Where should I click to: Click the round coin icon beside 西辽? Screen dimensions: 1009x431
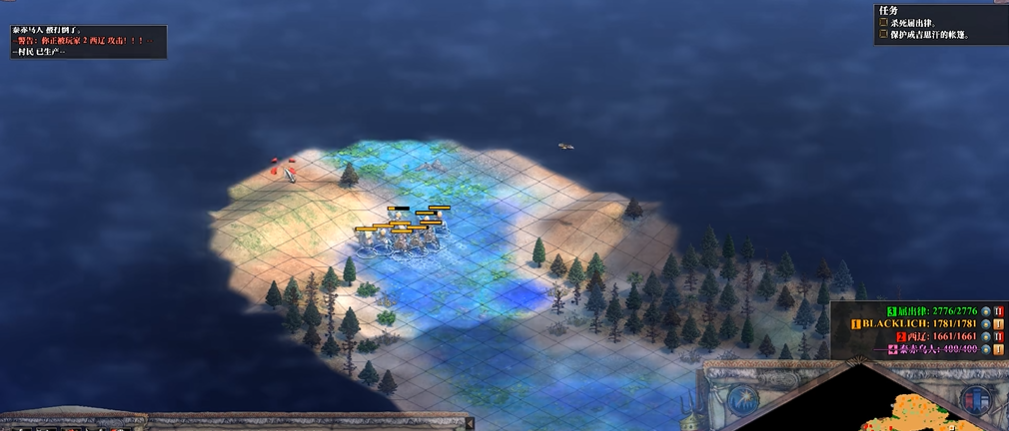[985, 337]
